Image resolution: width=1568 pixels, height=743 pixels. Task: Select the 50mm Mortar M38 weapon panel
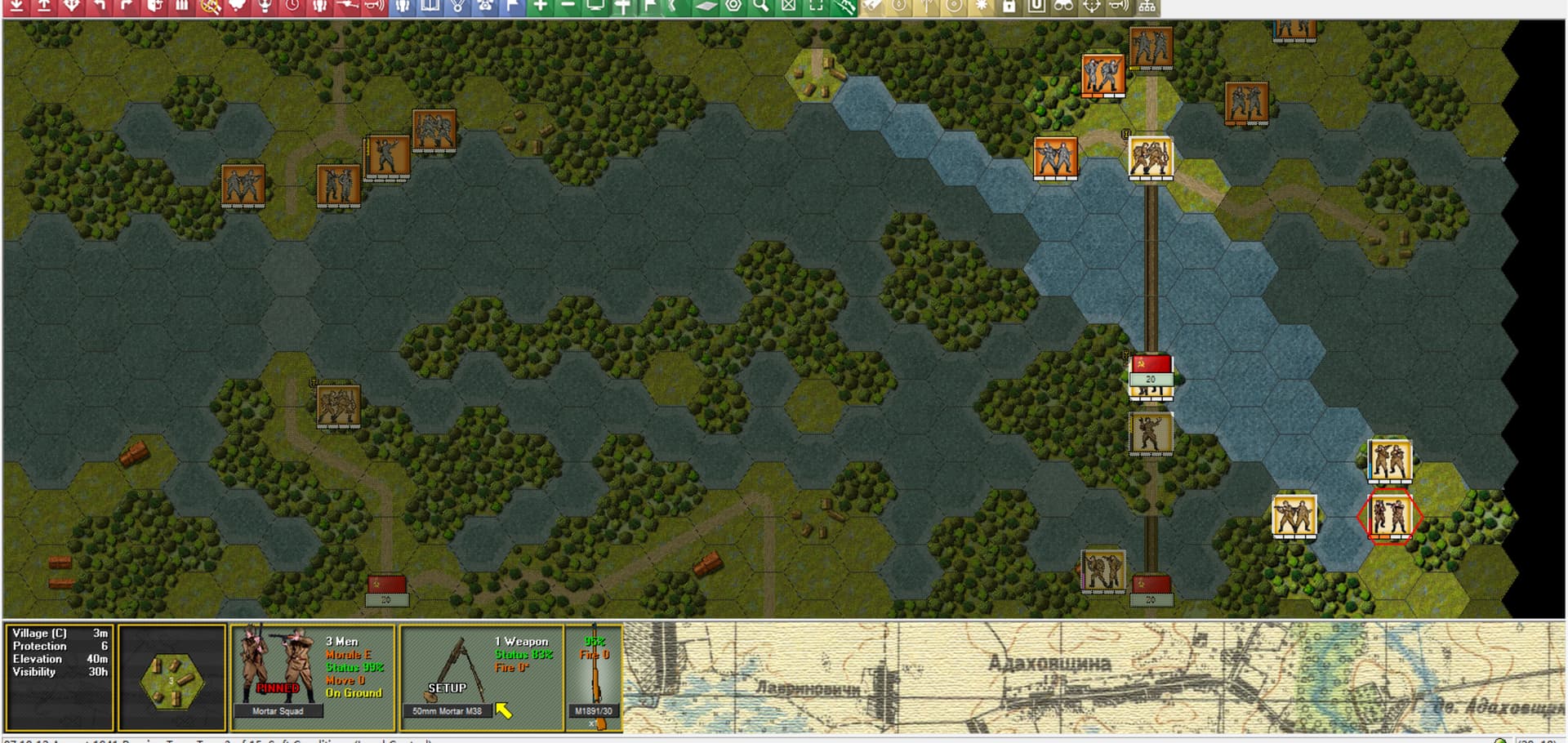point(481,677)
